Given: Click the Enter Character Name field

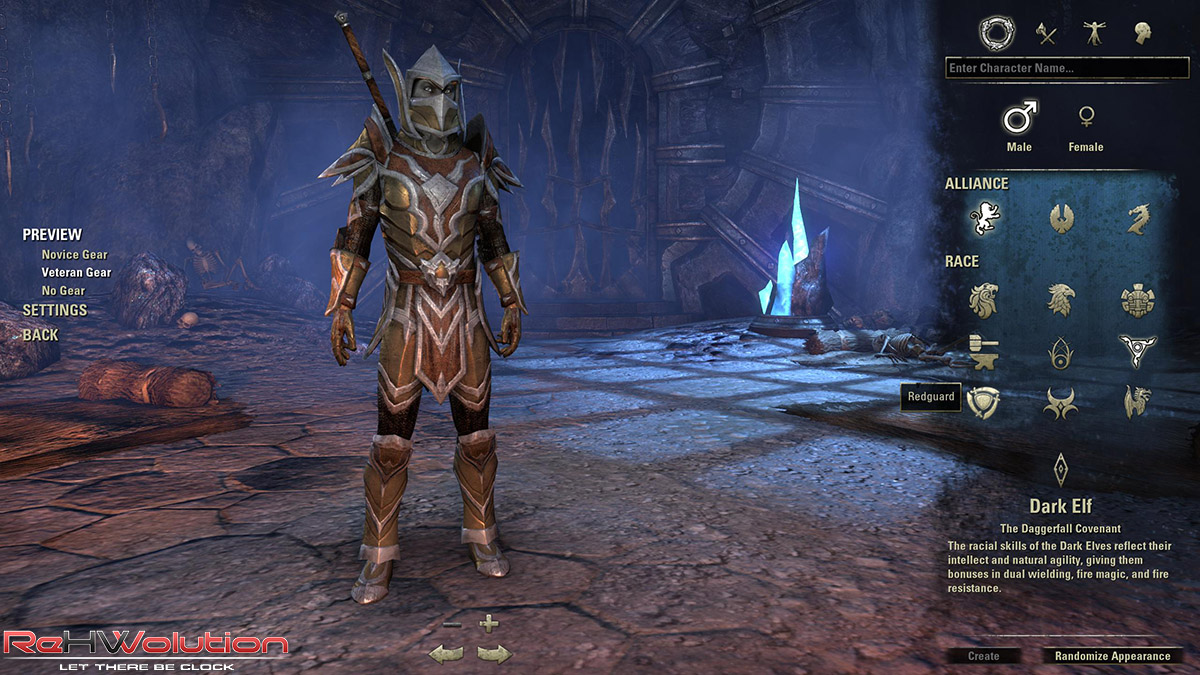Looking at the screenshot, I should point(1066,69).
